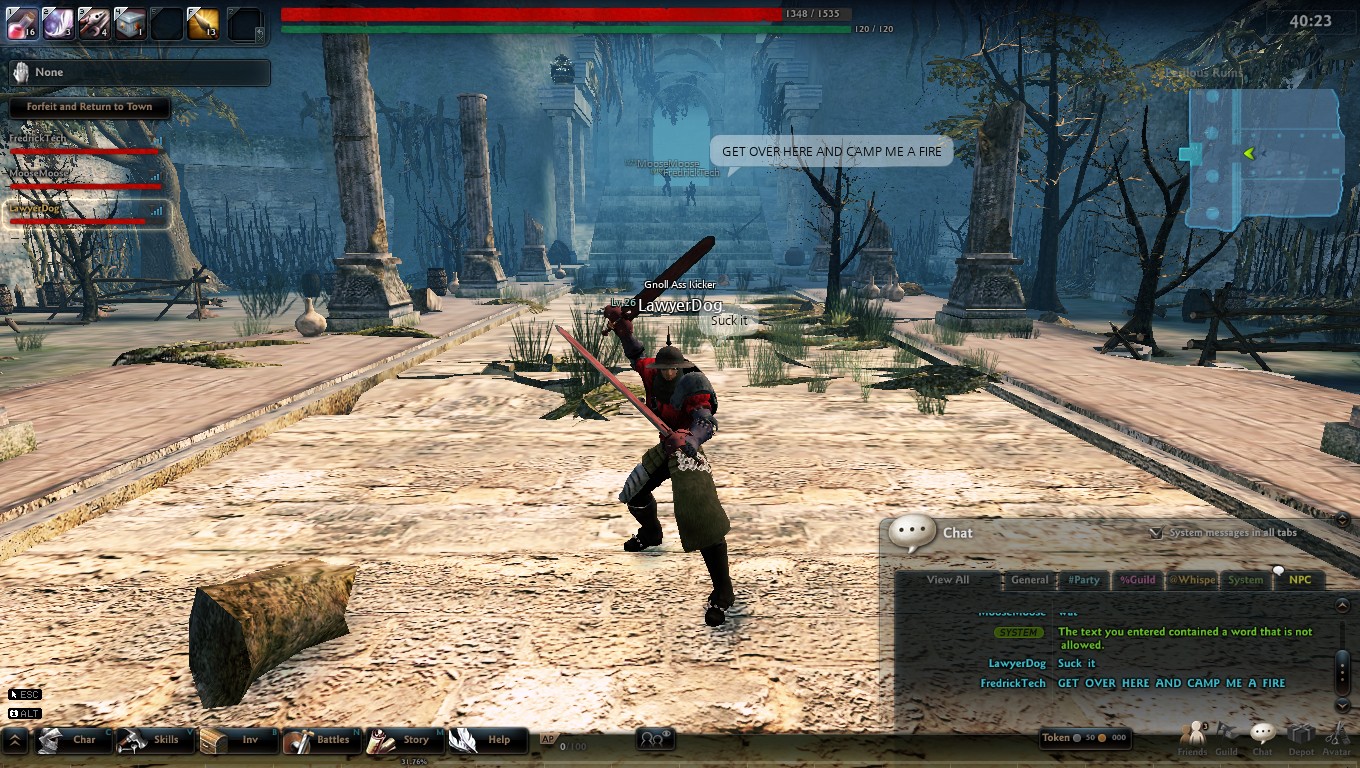This screenshot has width=1360, height=768.
Task: Show the Battles menu
Action: coord(322,740)
